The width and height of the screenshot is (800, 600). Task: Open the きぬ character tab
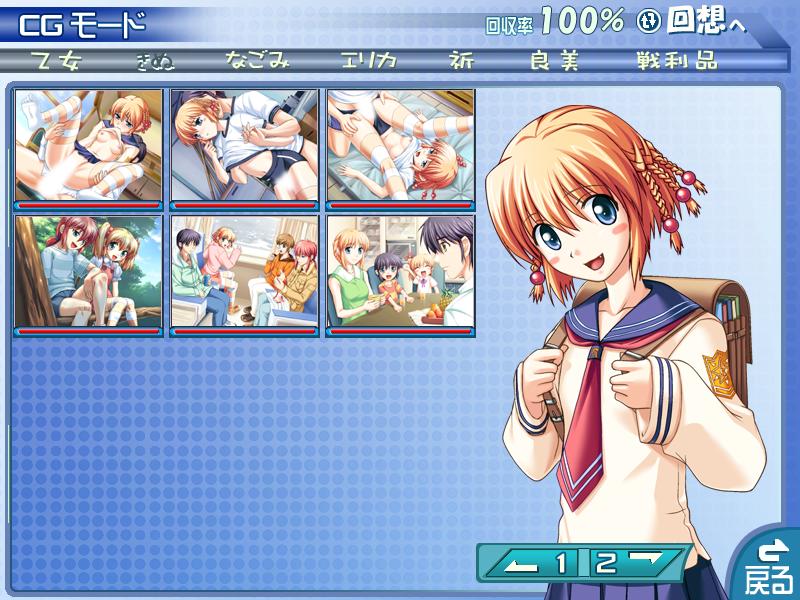point(156,60)
